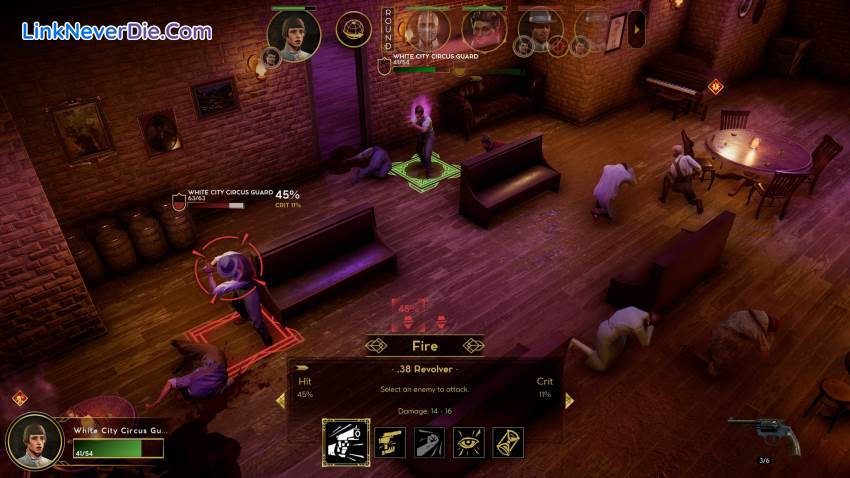Click the .38 revolver weapon icon
Screen dimensions: 850x478
click(764, 434)
